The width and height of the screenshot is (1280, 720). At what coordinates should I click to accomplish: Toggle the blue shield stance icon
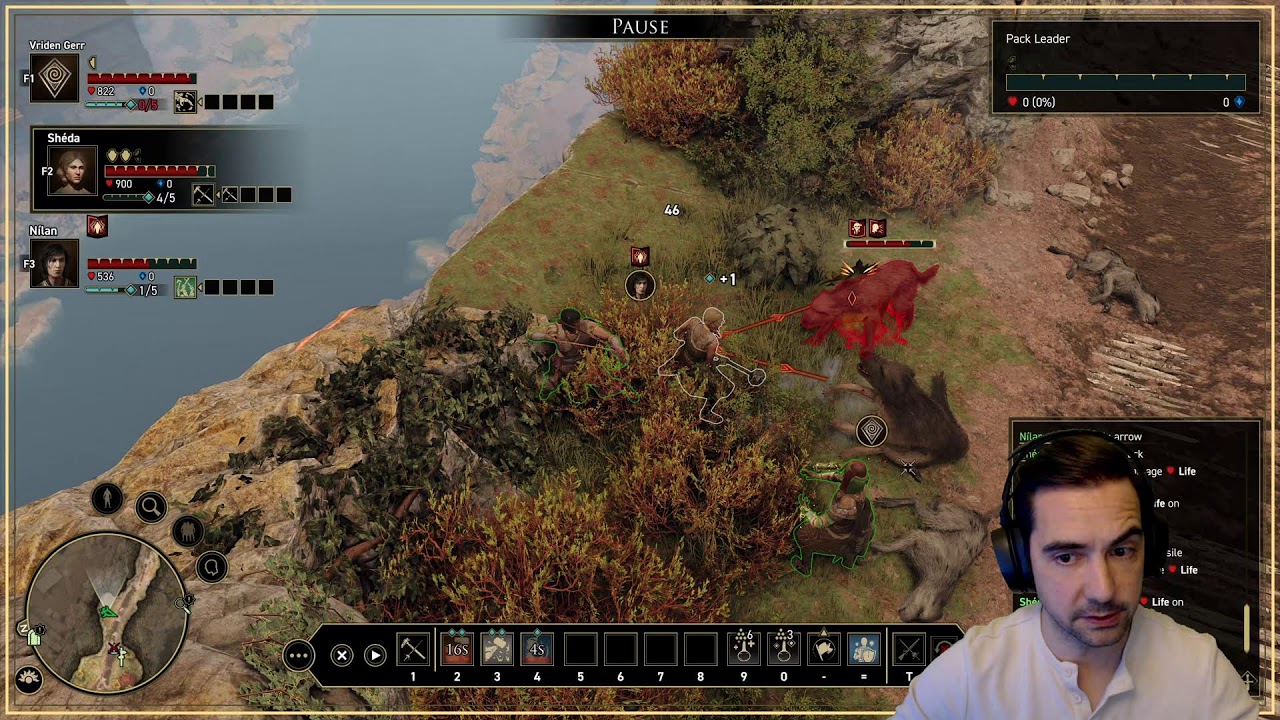(864, 649)
